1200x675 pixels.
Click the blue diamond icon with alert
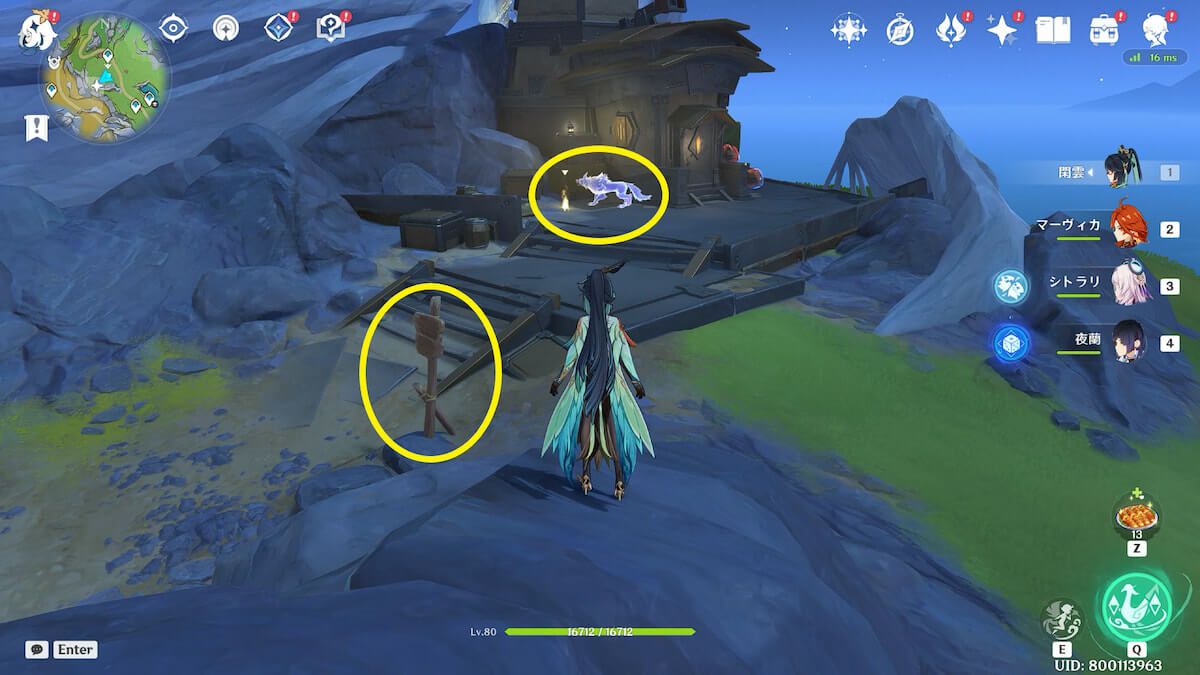(279, 29)
